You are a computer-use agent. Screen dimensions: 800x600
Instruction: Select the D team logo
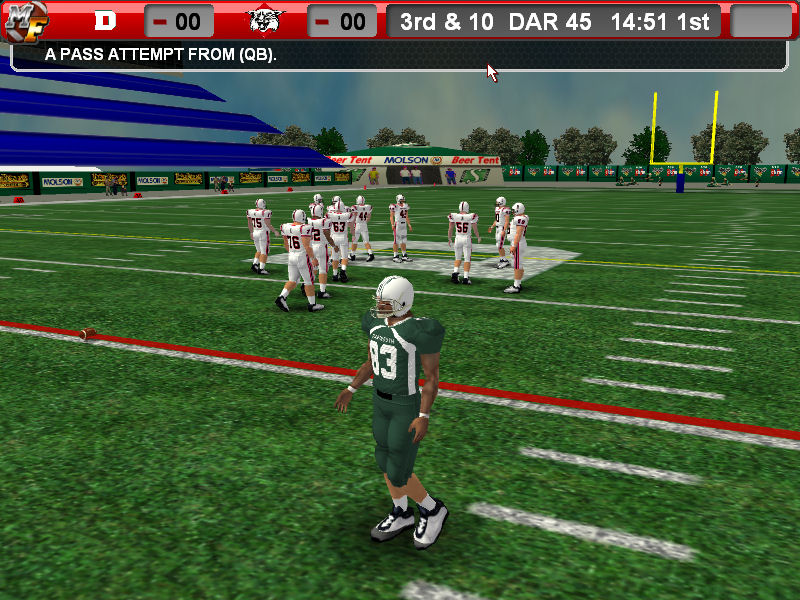coord(105,21)
